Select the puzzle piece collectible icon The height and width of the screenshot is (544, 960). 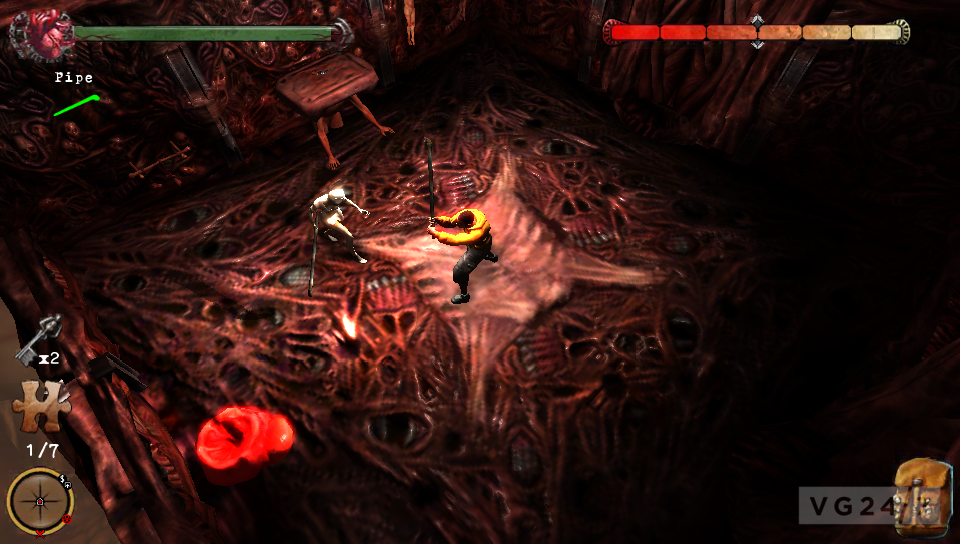(x=38, y=405)
